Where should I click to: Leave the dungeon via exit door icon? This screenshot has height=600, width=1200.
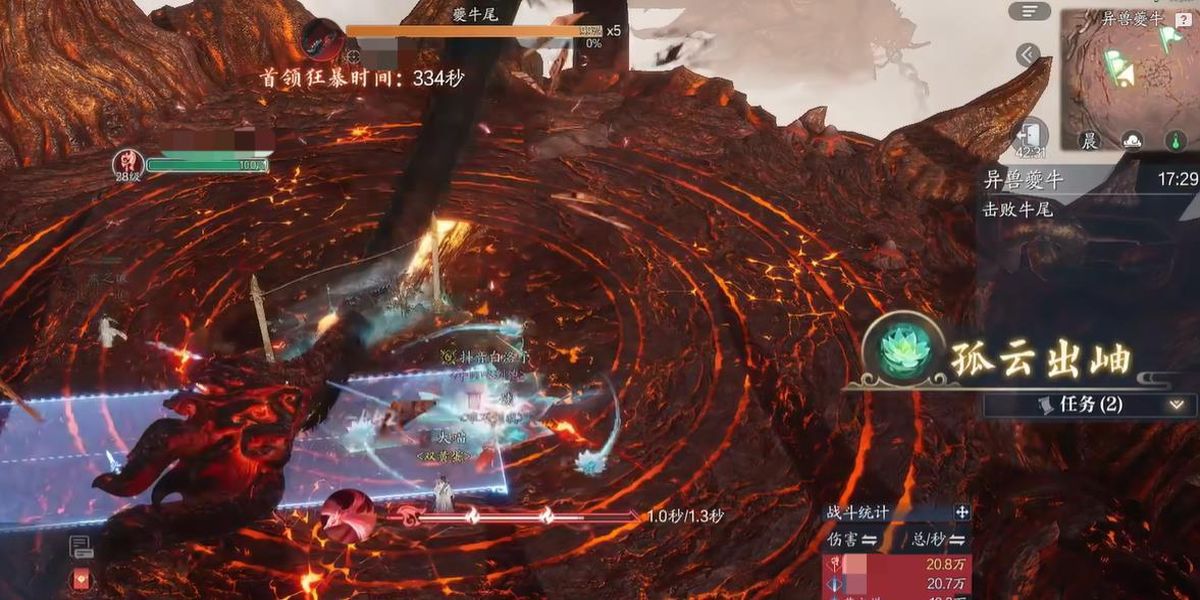click(1030, 134)
